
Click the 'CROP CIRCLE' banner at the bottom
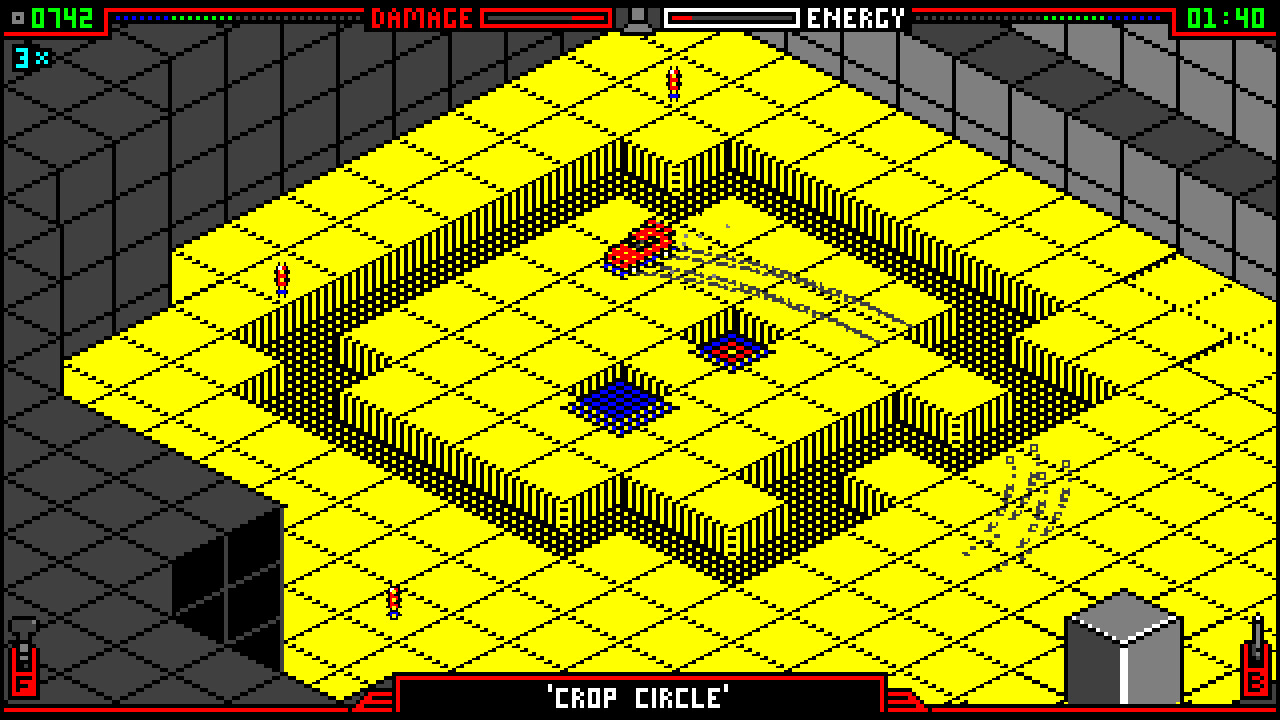point(640,699)
